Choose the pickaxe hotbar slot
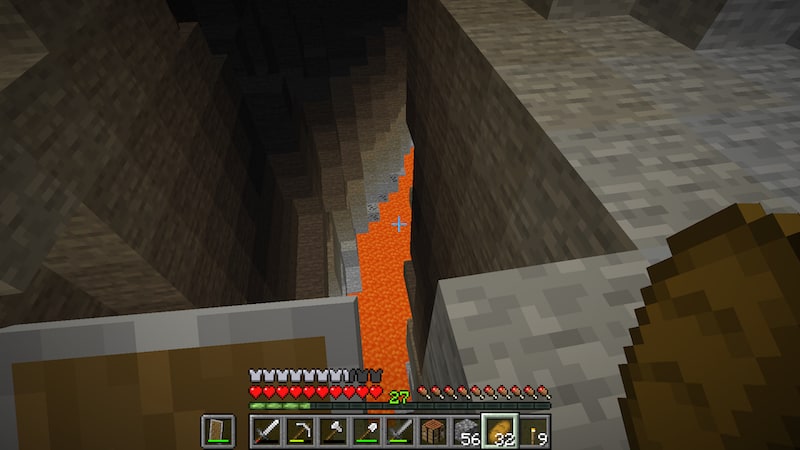 pyautogui.click(x=299, y=431)
